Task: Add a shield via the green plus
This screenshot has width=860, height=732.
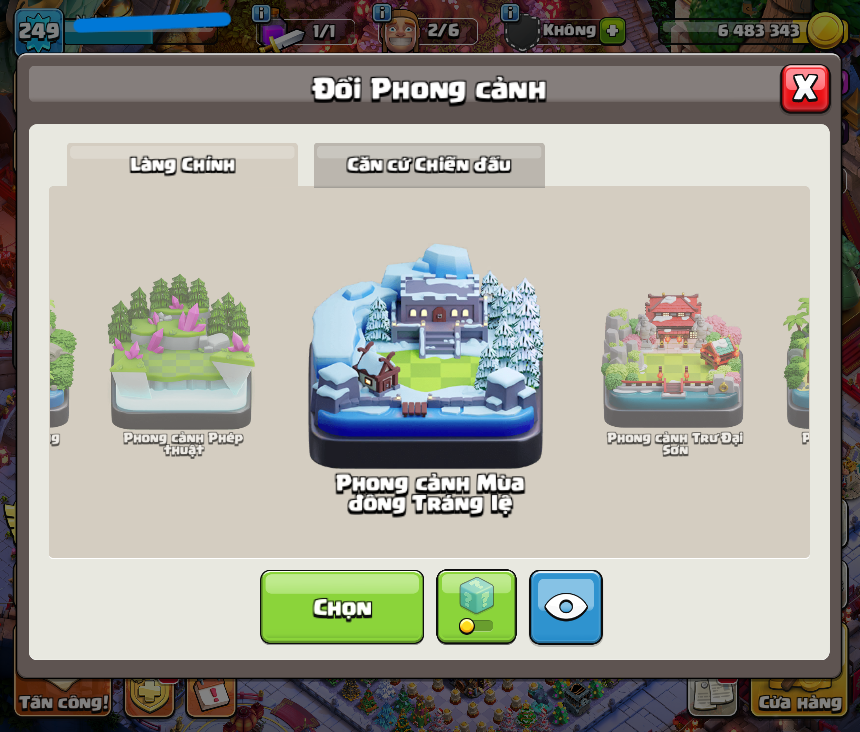Action: point(613,31)
